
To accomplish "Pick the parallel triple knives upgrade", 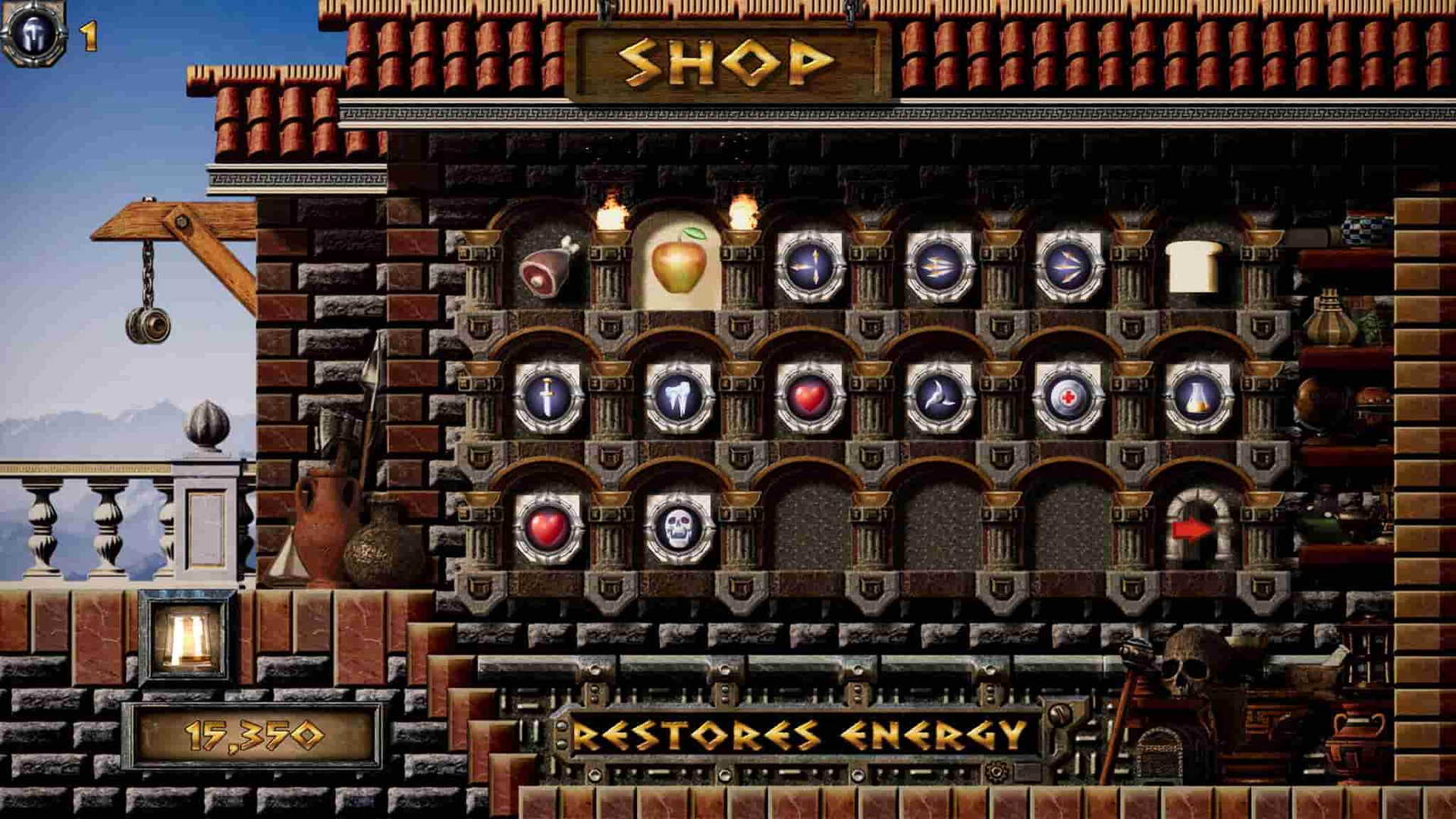I will pyautogui.click(x=939, y=266).
